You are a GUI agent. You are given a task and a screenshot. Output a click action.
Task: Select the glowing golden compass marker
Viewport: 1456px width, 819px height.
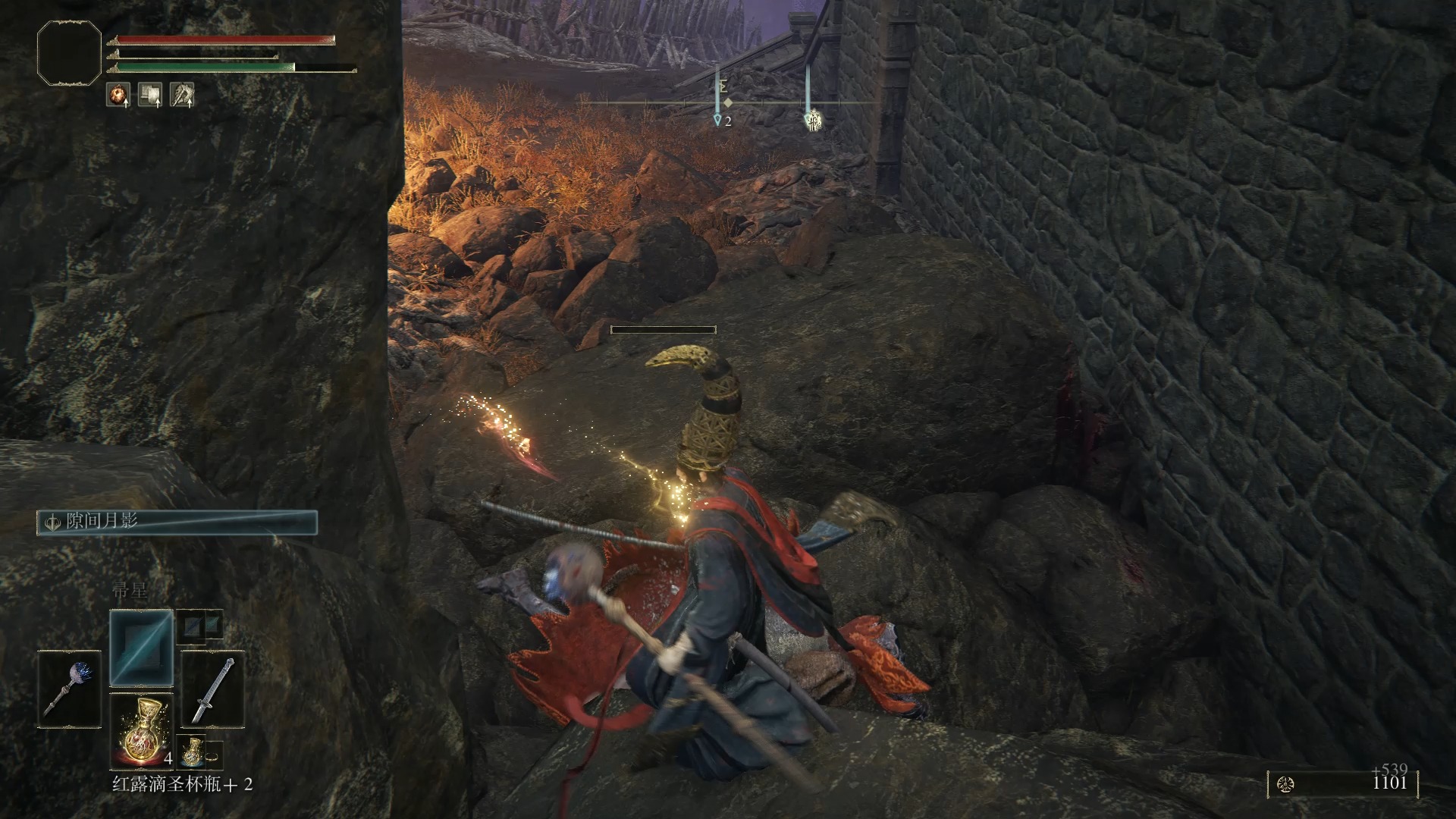pos(812,120)
